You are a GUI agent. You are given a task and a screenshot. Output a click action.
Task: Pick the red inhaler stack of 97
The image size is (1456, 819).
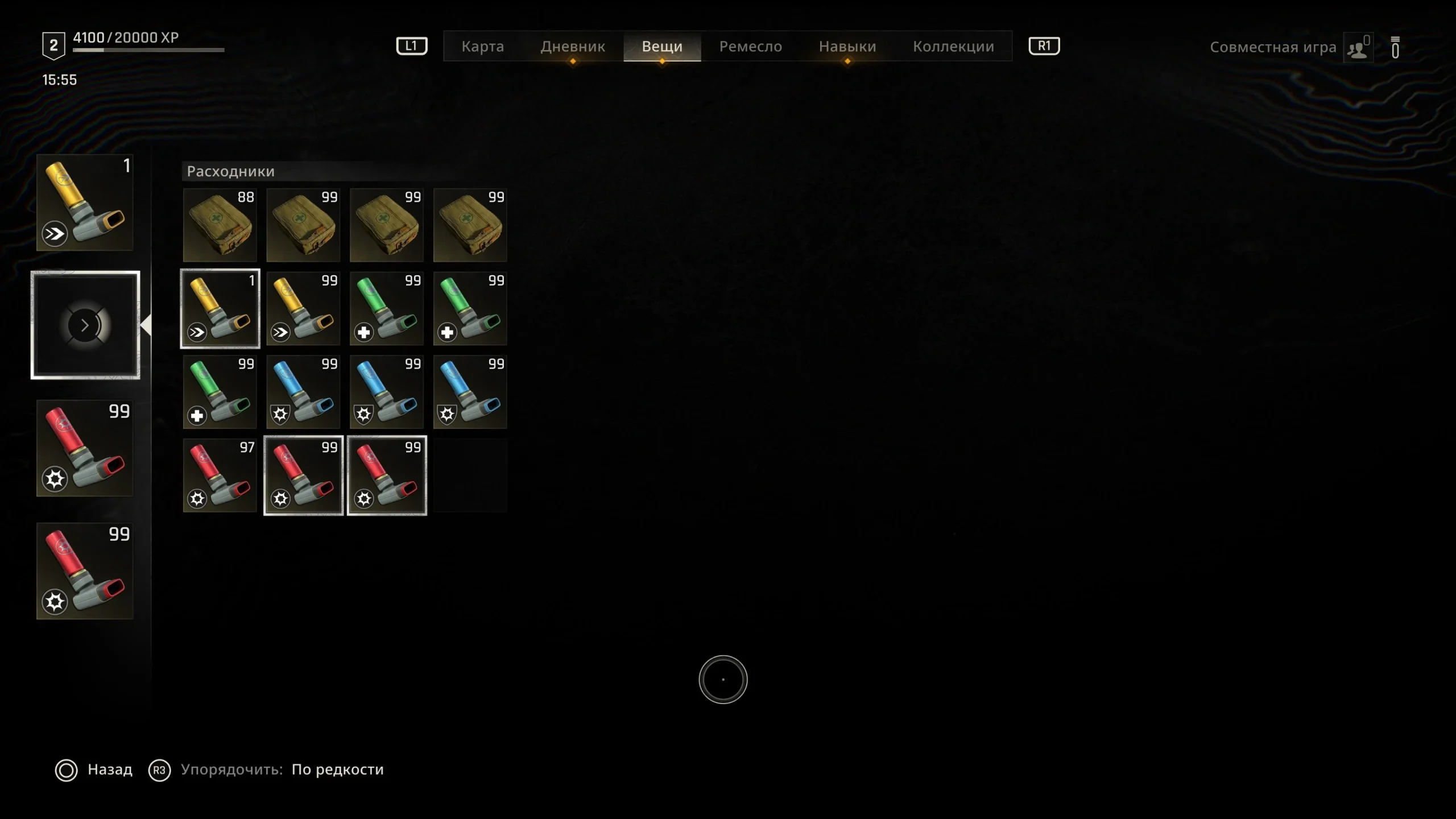(x=220, y=475)
